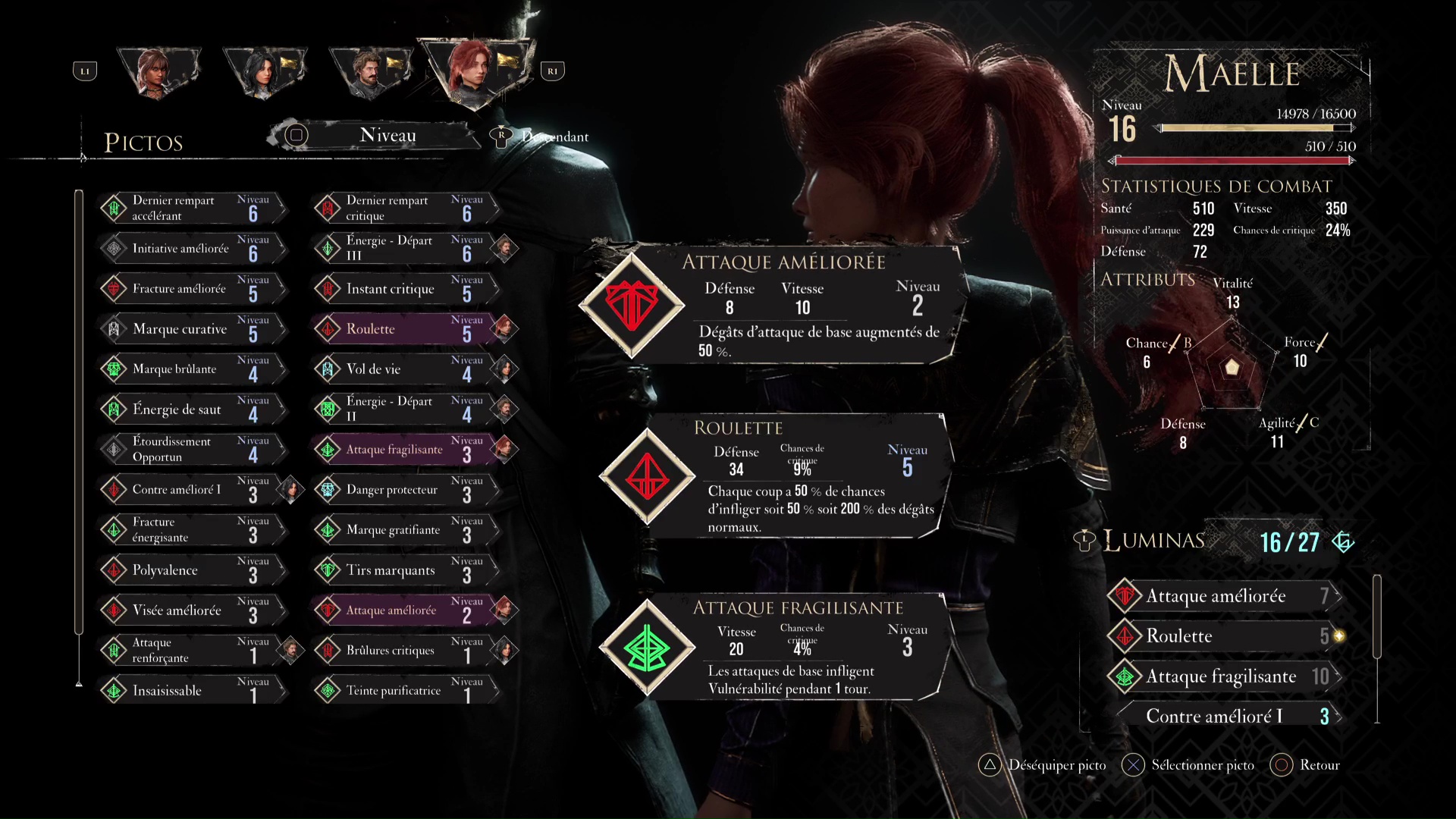The width and height of the screenshot is (1456, 819).
Task: Choose the Teinte purificatrice picto
Action: click(406, 691)
